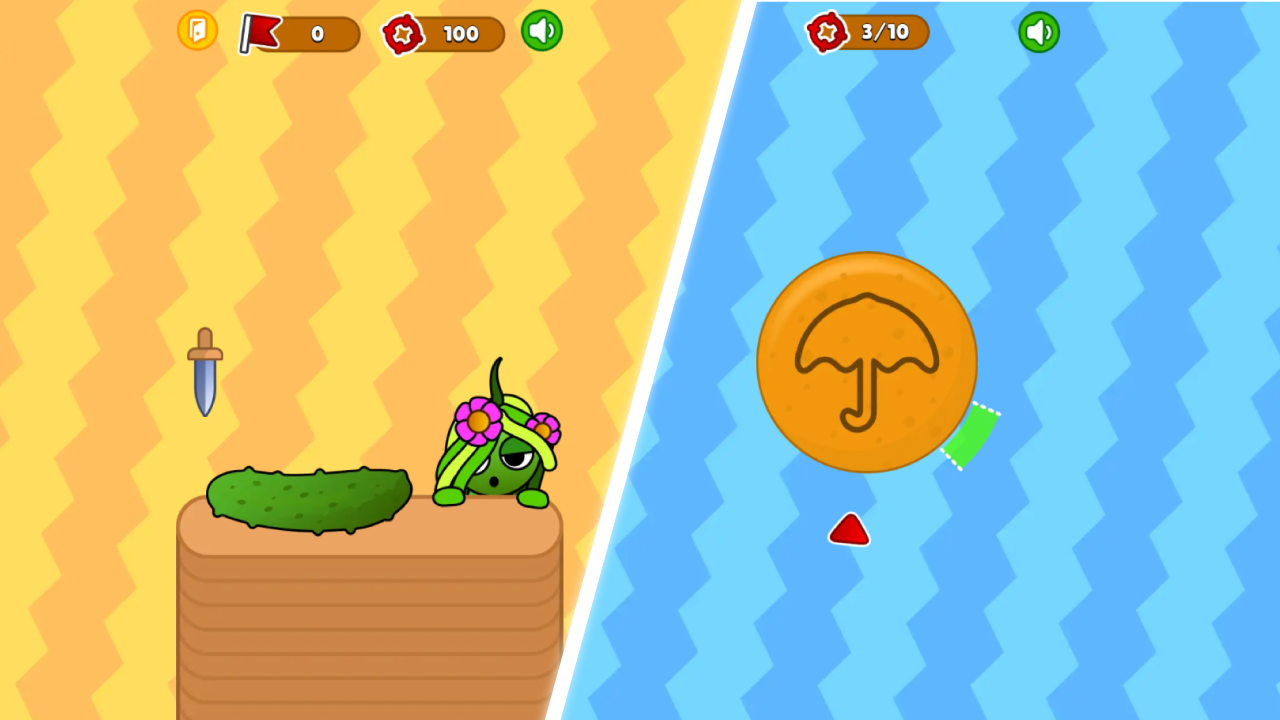The width and height of the screenshot is (1280, 720).
Task: Select the yellow coin door button
Action: (197, 31)
